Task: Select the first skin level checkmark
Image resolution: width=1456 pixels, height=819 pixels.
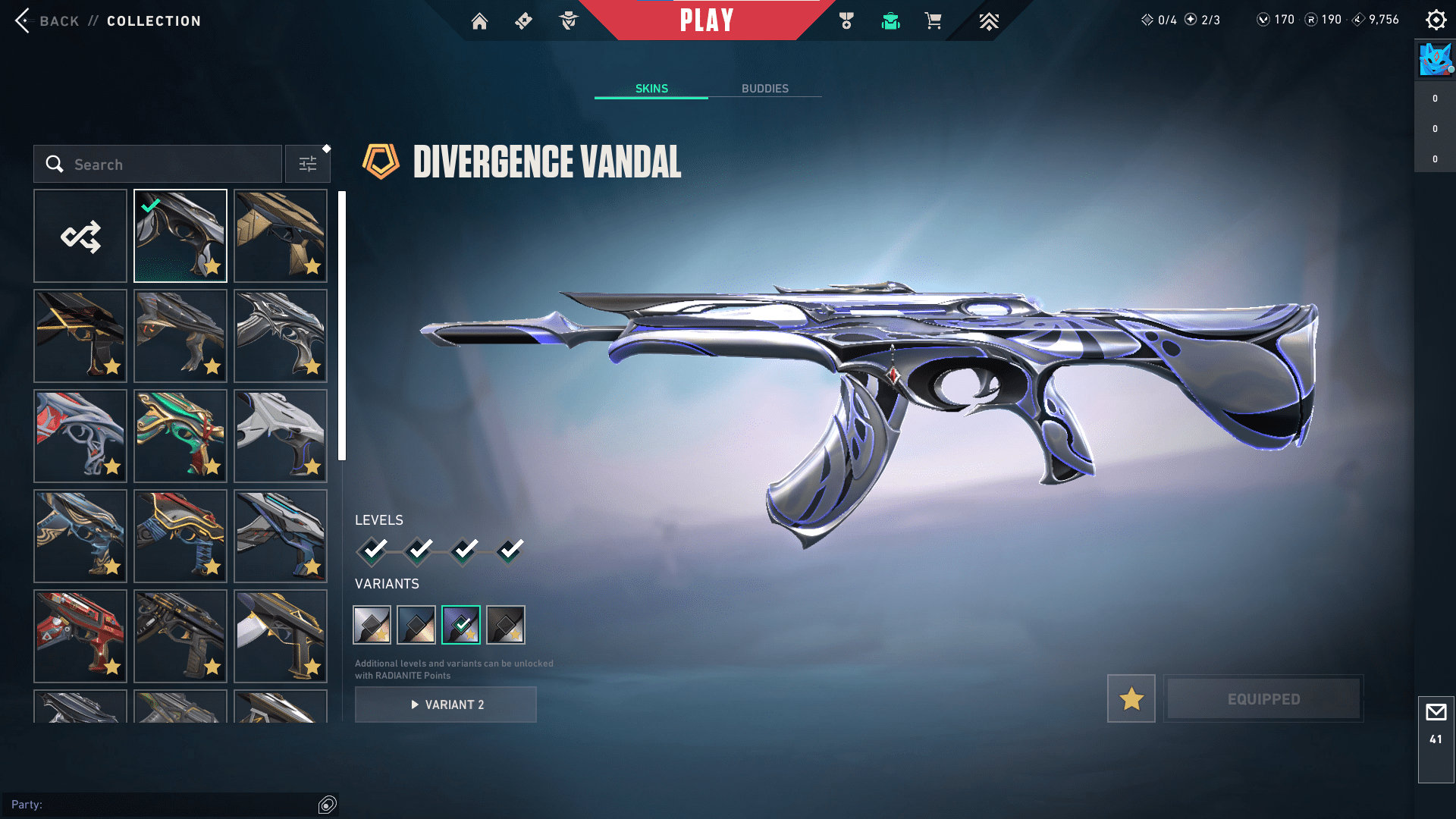Action: click(373, 550)
